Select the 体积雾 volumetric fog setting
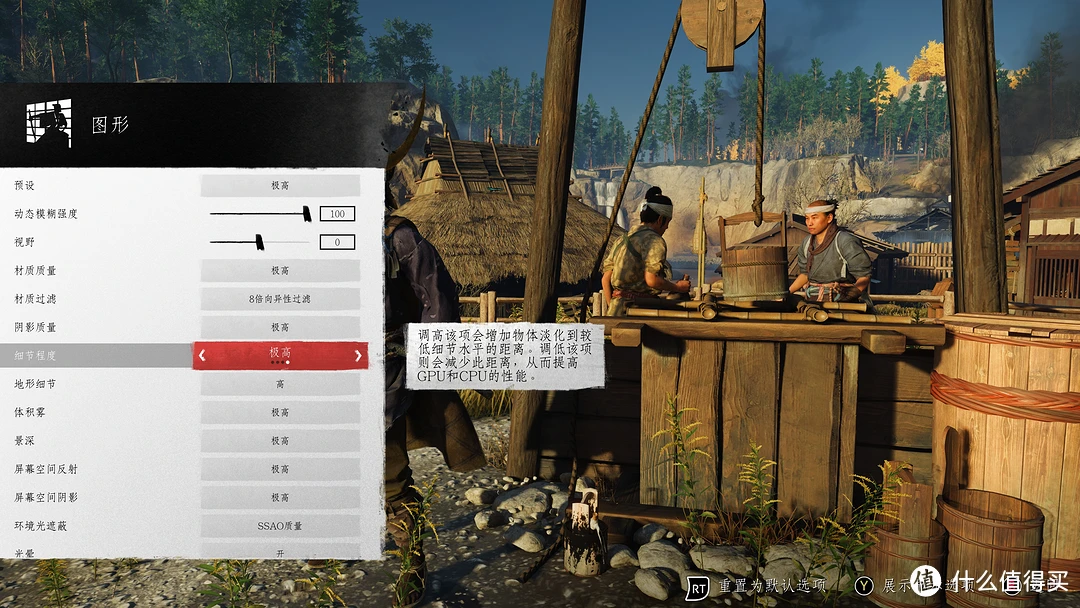This screenshot has width=1080, height=608. tap(280, 412)
